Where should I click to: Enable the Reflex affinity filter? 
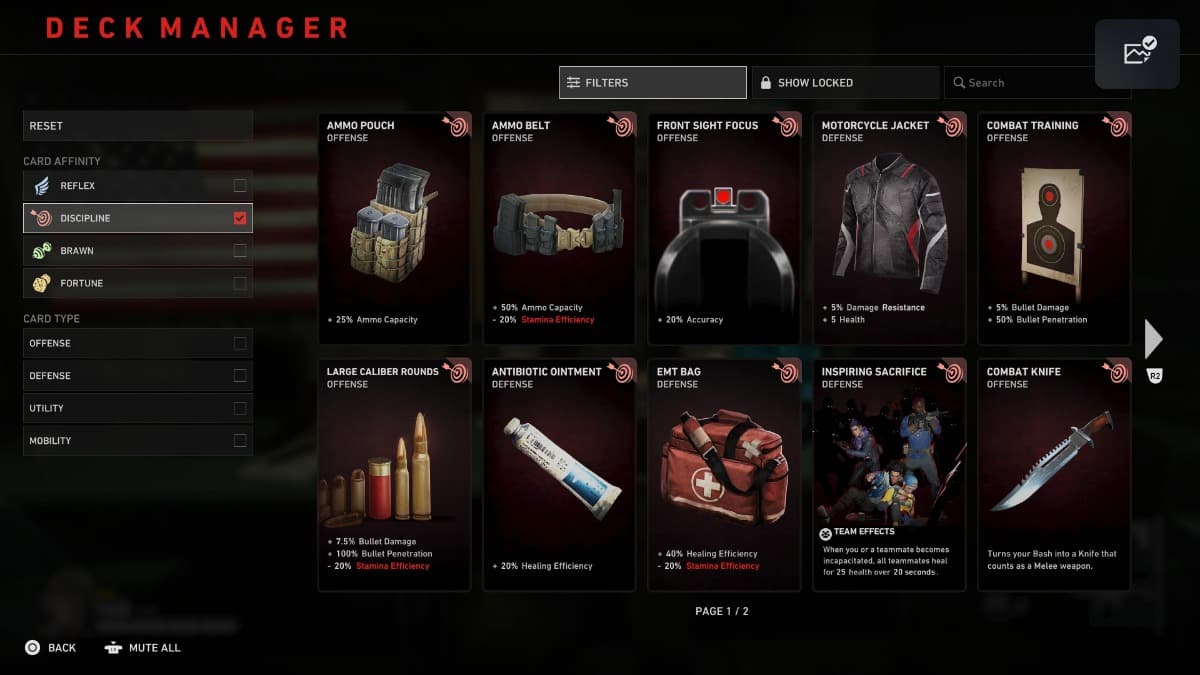[239, 186]
